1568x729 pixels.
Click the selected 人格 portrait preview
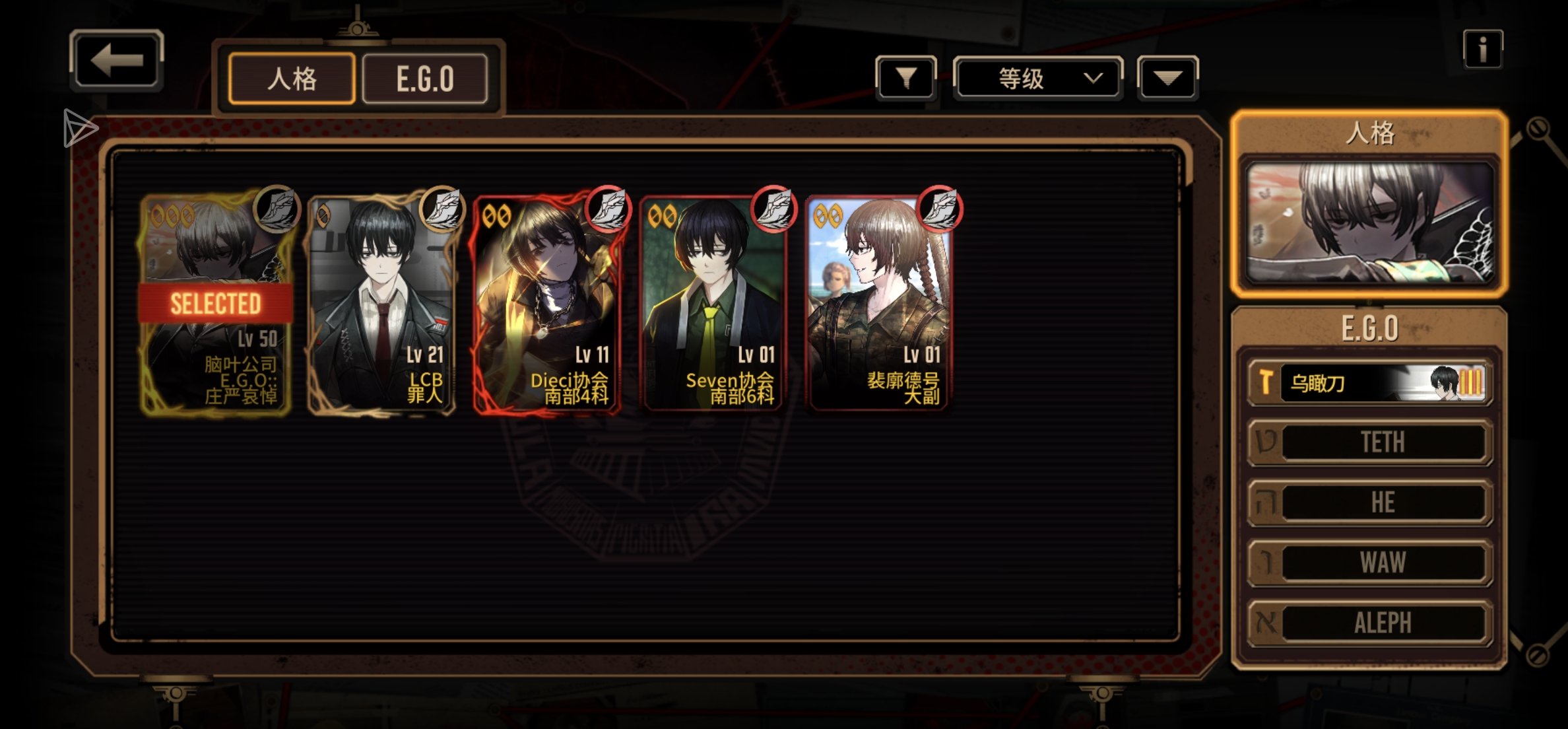pyautogui.click(x=1369, y=223)
